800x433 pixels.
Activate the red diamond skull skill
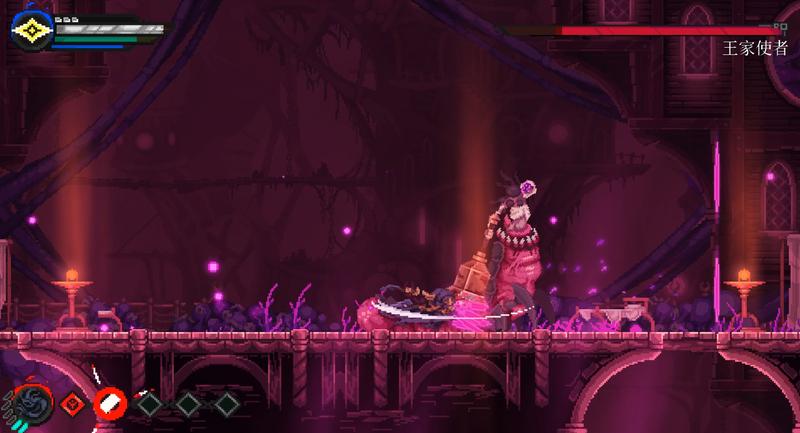[x=71, y=404]
